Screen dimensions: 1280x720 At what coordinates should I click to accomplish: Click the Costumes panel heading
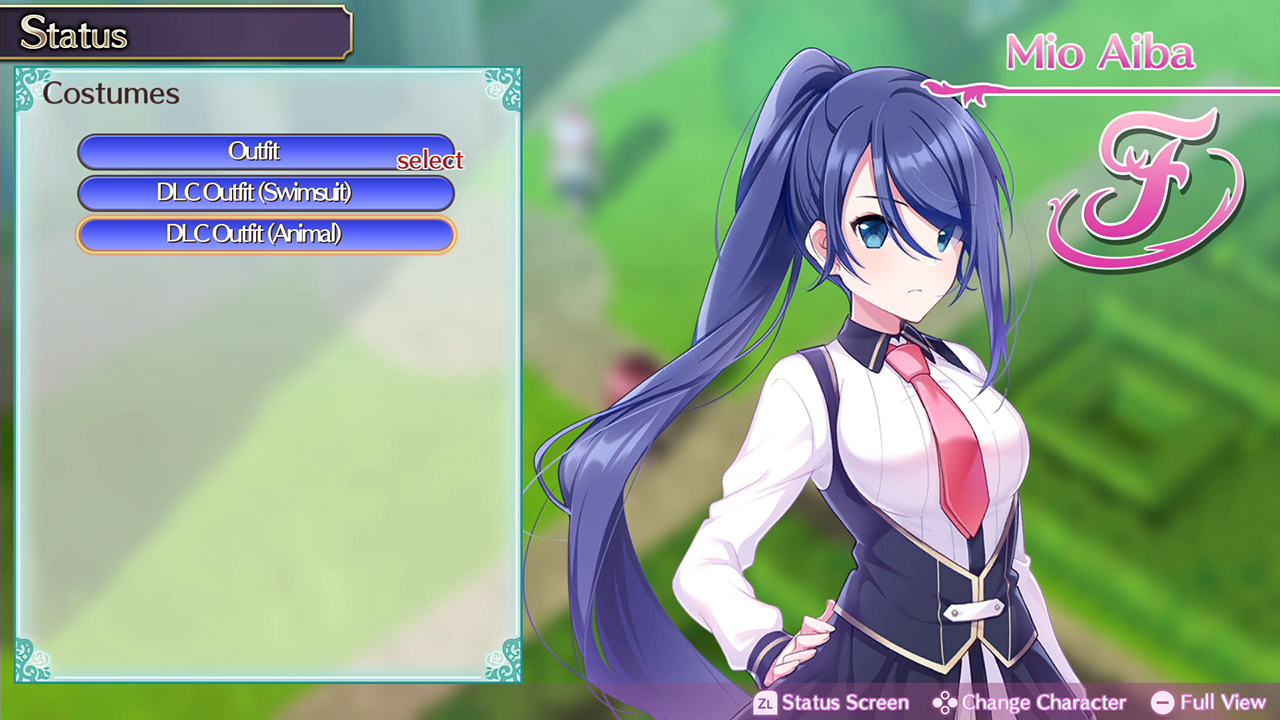pos(110,93)
